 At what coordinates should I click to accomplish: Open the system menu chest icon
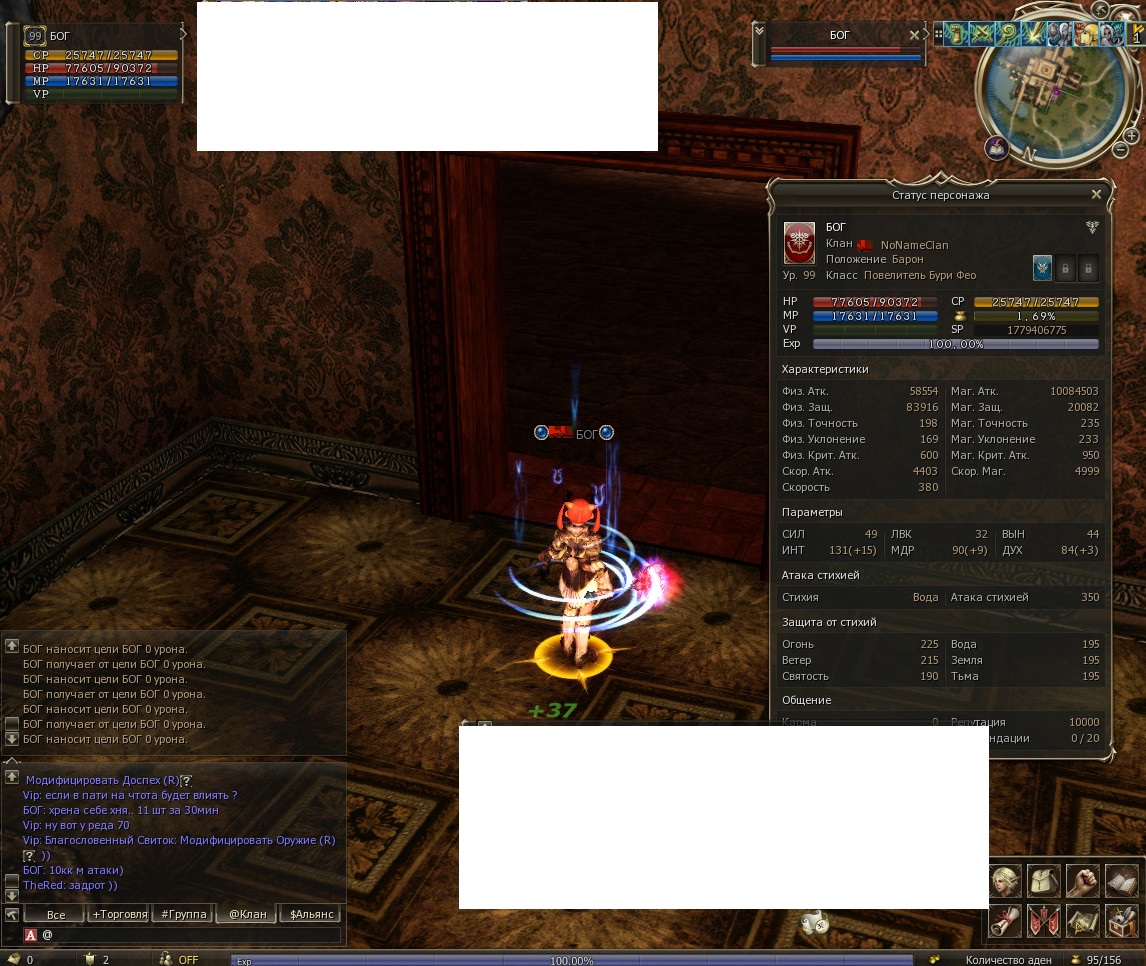pos(1122,920)
